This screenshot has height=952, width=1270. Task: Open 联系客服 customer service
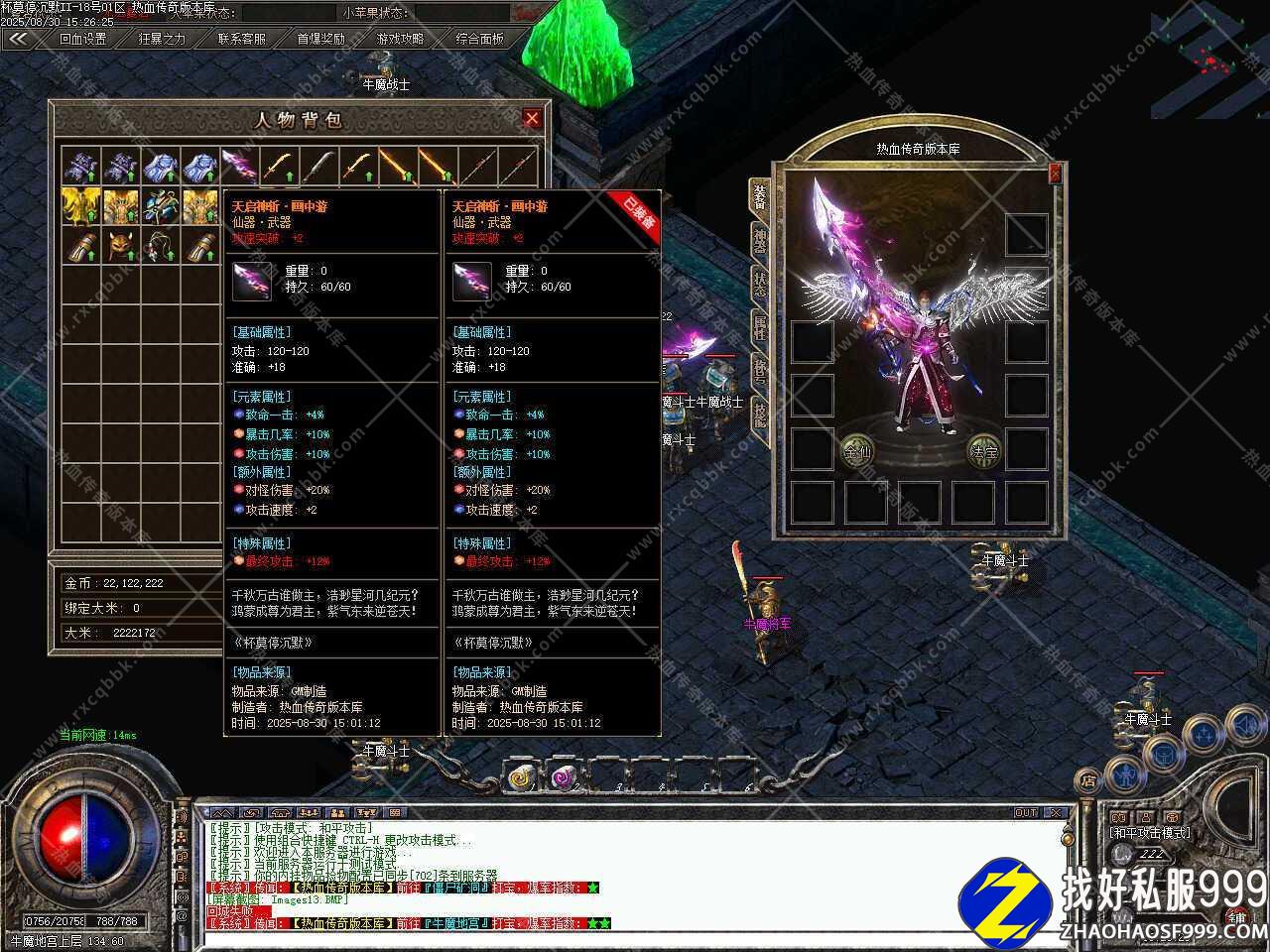(241, 39)
